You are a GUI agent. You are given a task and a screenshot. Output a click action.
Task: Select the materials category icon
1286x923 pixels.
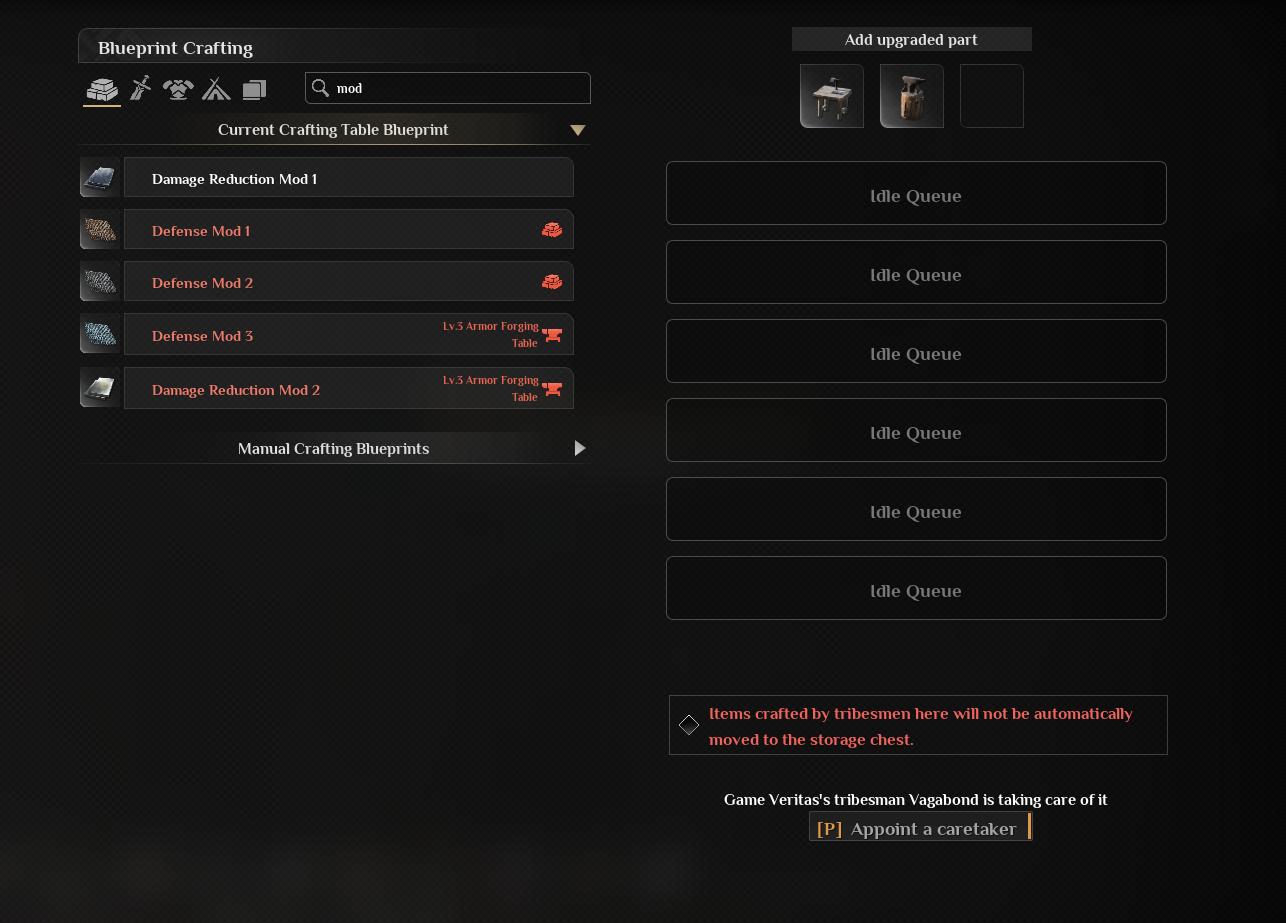click(101, 89)
